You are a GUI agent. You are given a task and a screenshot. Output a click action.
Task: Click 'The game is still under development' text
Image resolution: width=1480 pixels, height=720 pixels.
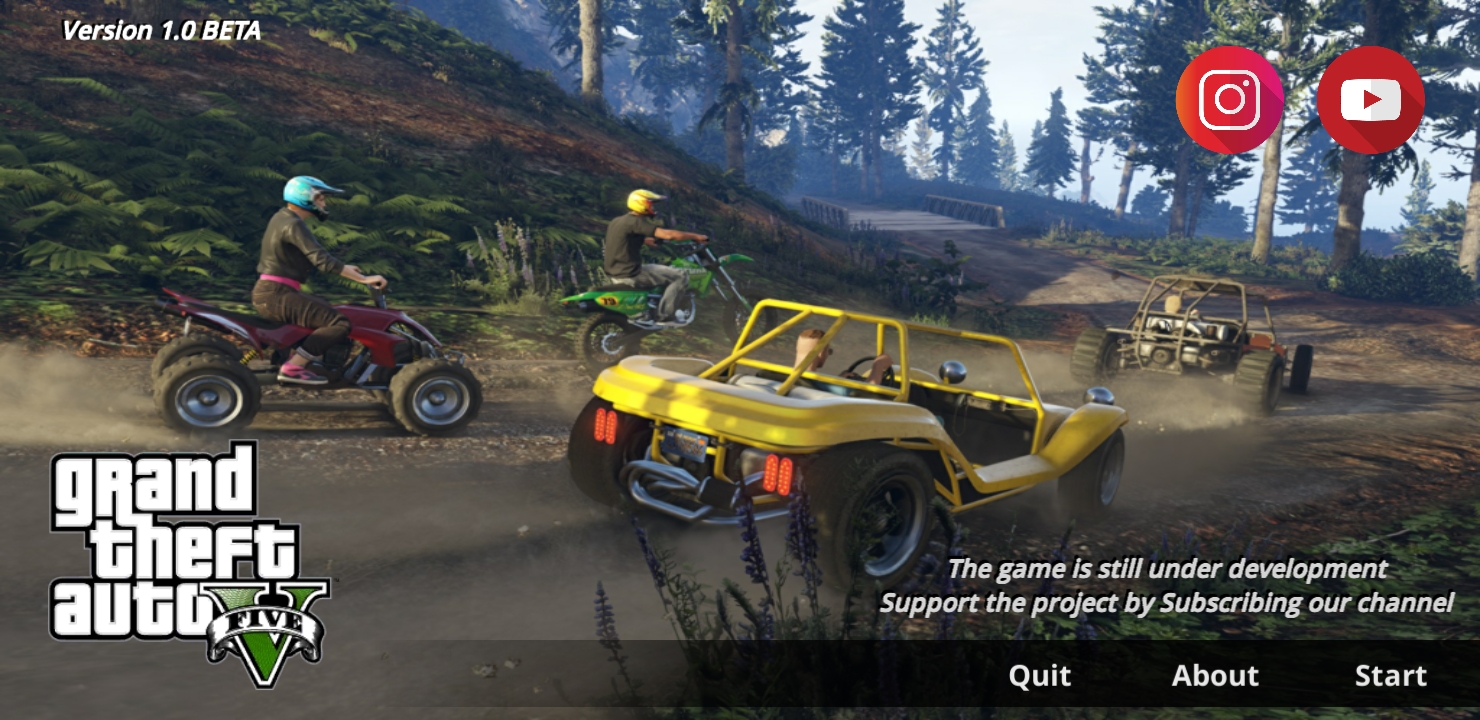pyautogui.click(x=1168, y=568)
